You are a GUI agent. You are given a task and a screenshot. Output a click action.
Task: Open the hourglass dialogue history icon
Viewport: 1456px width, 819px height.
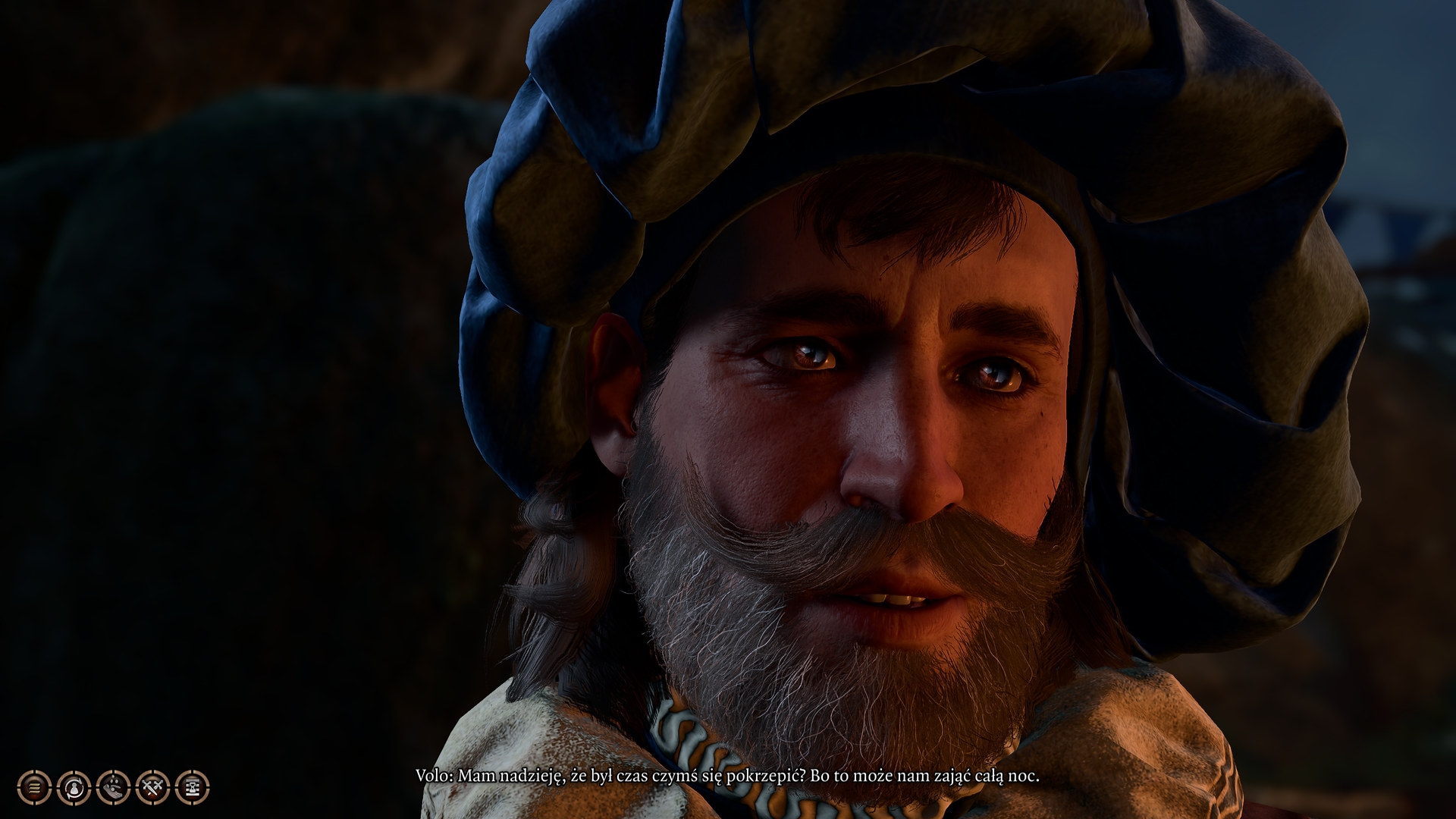[x=192, y=788]
